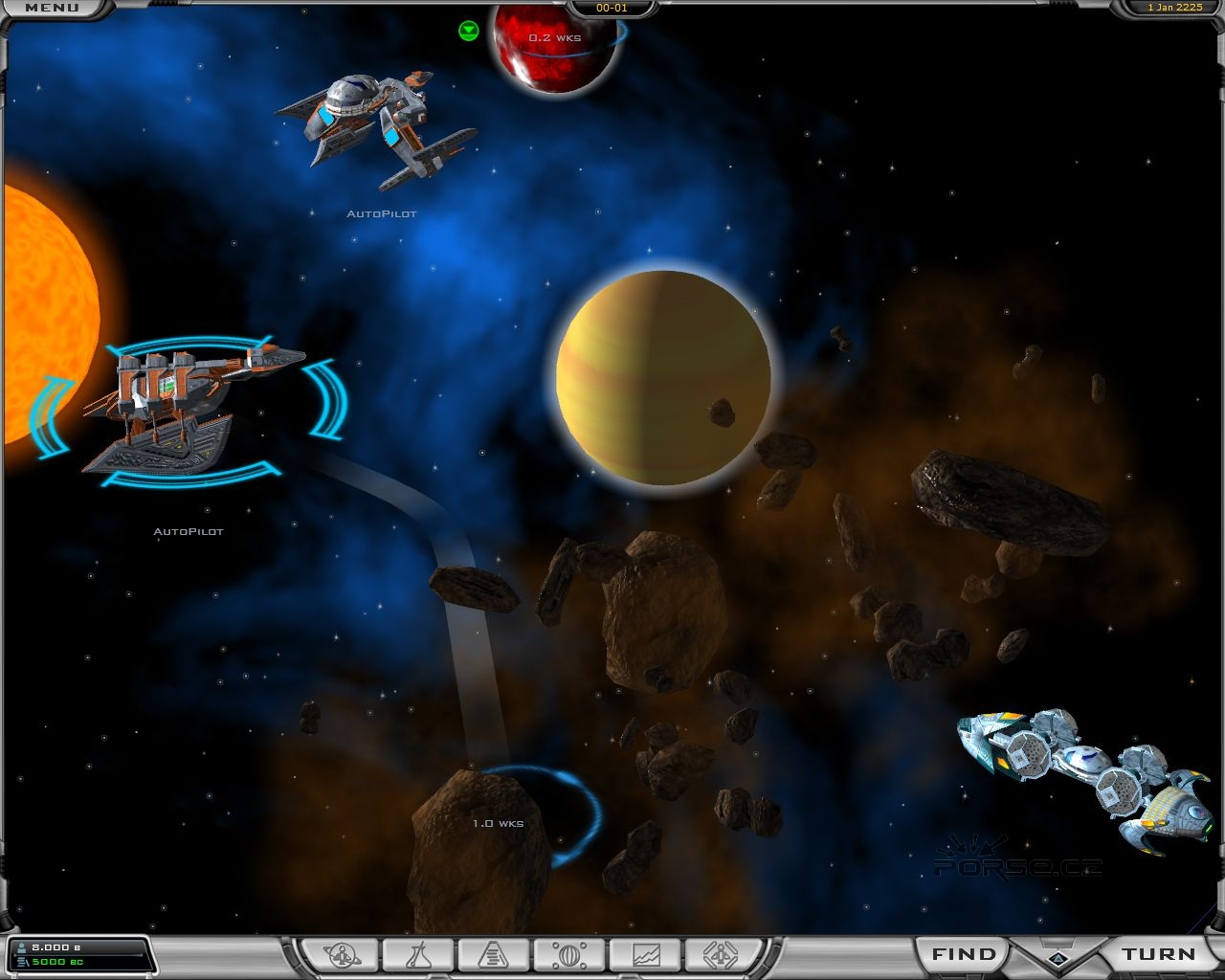Click the Find button
This screenshot has width=1225, height=980.
(963, 954)
